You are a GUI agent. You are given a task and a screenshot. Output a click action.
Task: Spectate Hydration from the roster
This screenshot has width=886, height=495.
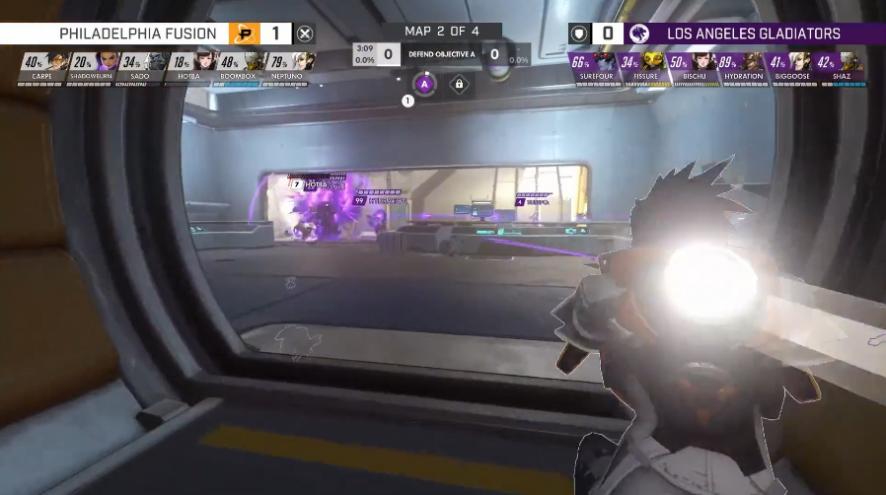753,62
